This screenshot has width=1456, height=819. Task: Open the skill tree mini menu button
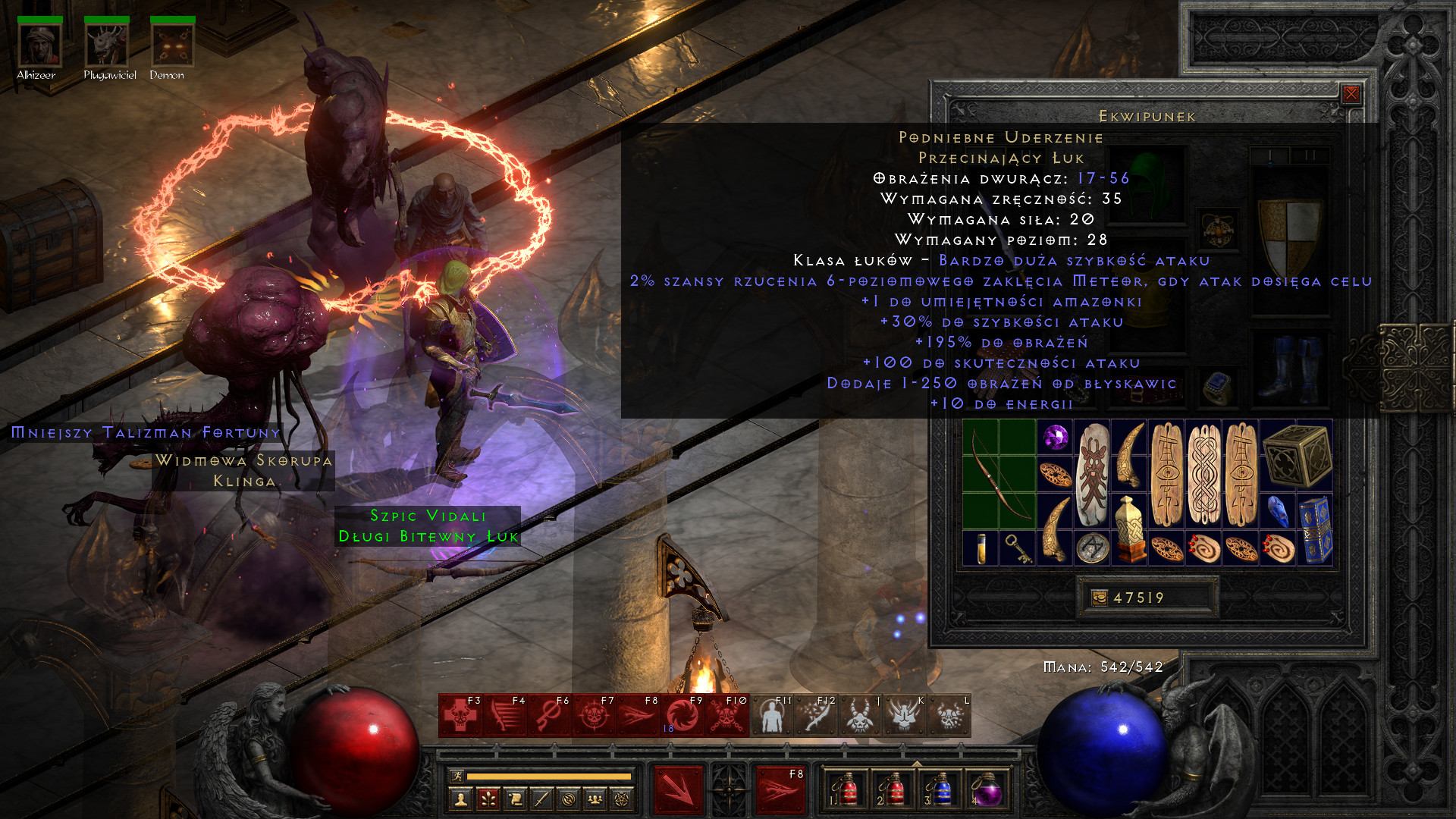tap(488, 799)
